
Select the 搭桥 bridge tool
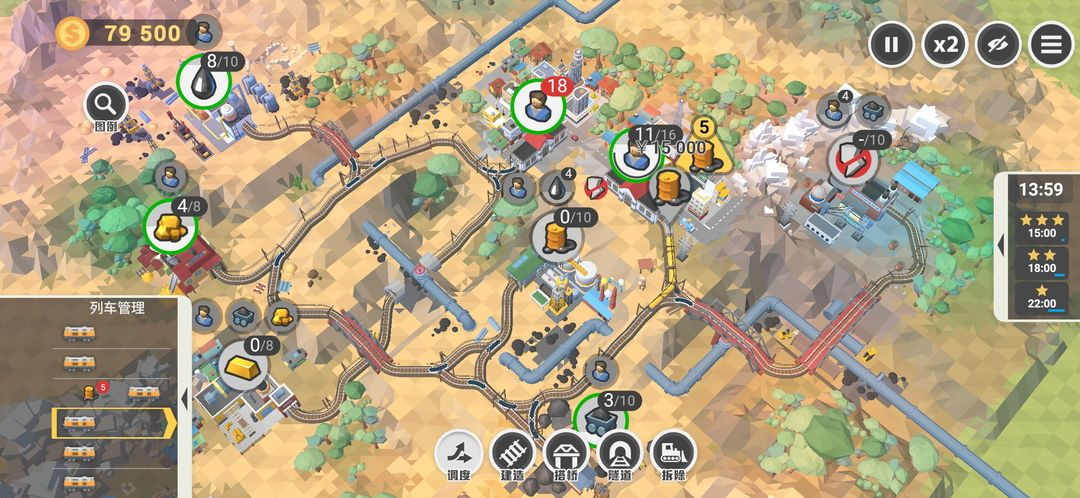point(567,455)
